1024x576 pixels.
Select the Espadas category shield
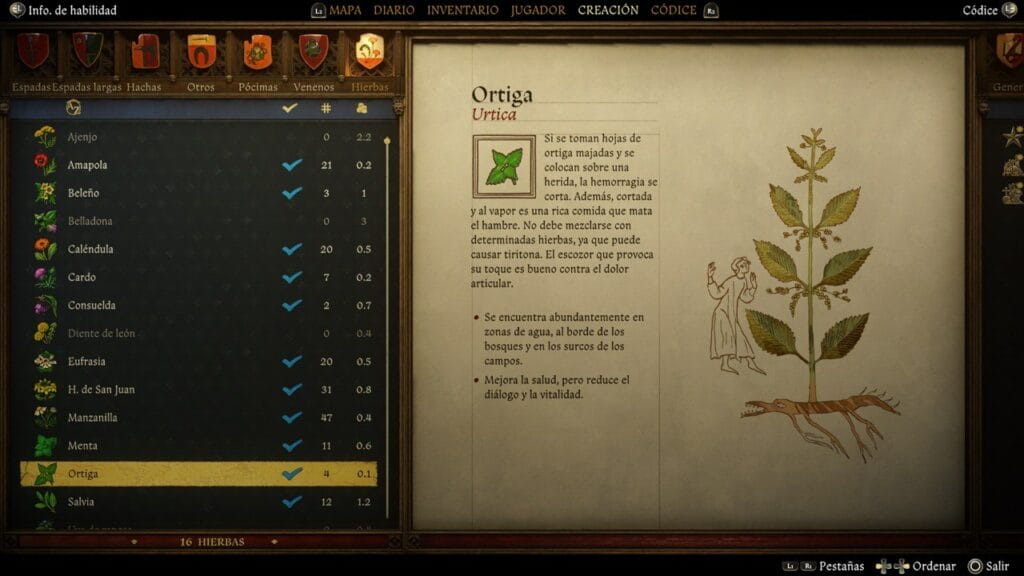coord(33,52)
